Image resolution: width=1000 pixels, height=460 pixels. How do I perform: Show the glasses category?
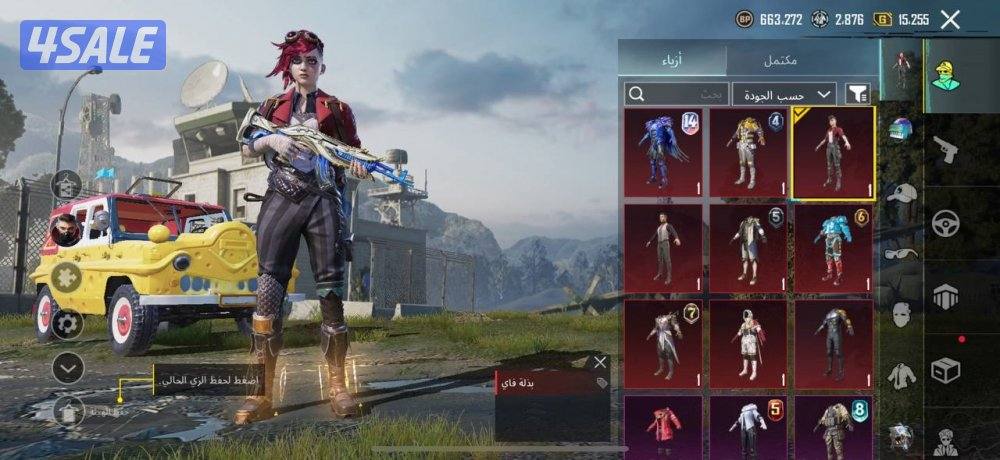901,254
